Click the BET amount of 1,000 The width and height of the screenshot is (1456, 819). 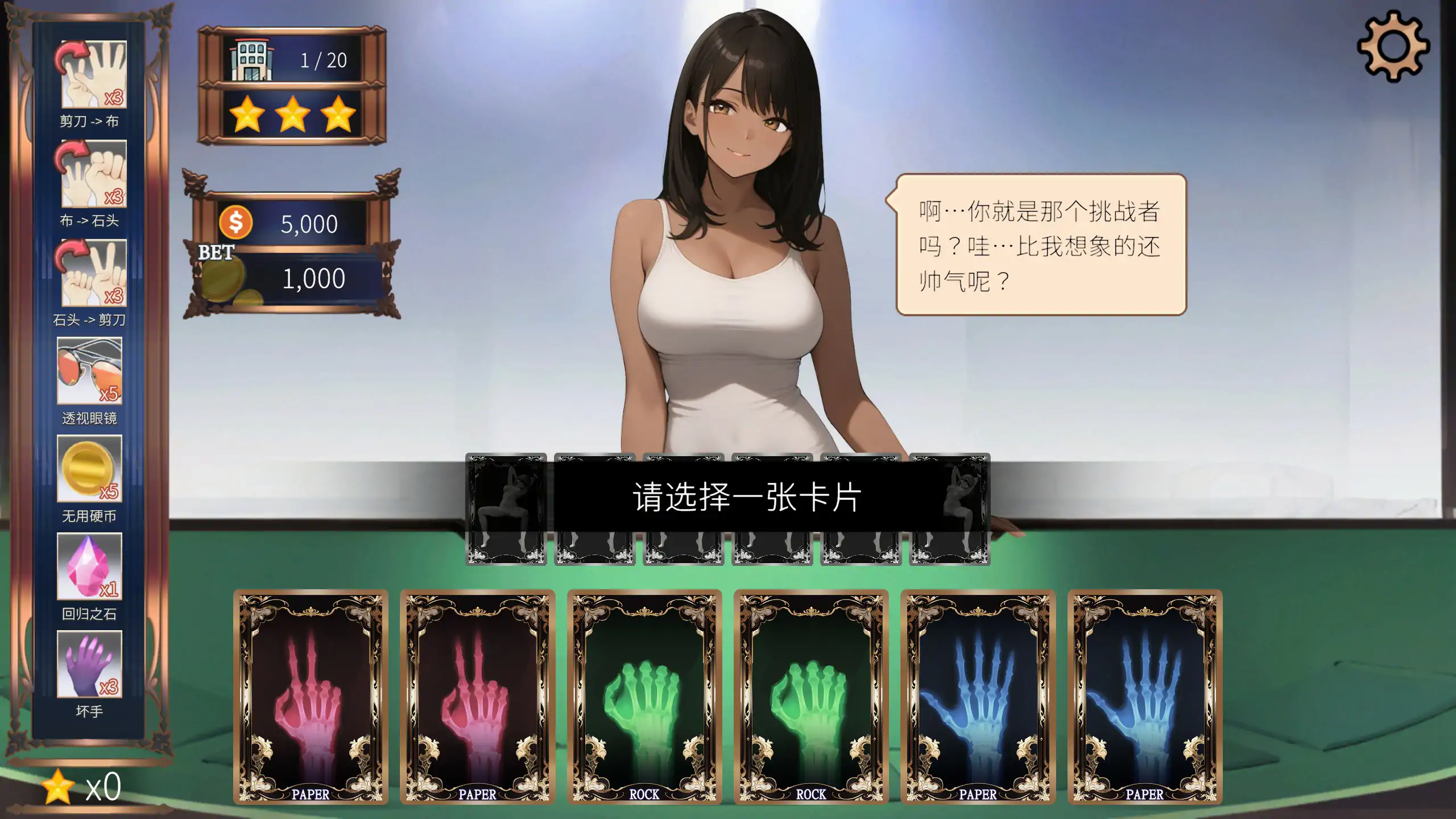(313, 279)
